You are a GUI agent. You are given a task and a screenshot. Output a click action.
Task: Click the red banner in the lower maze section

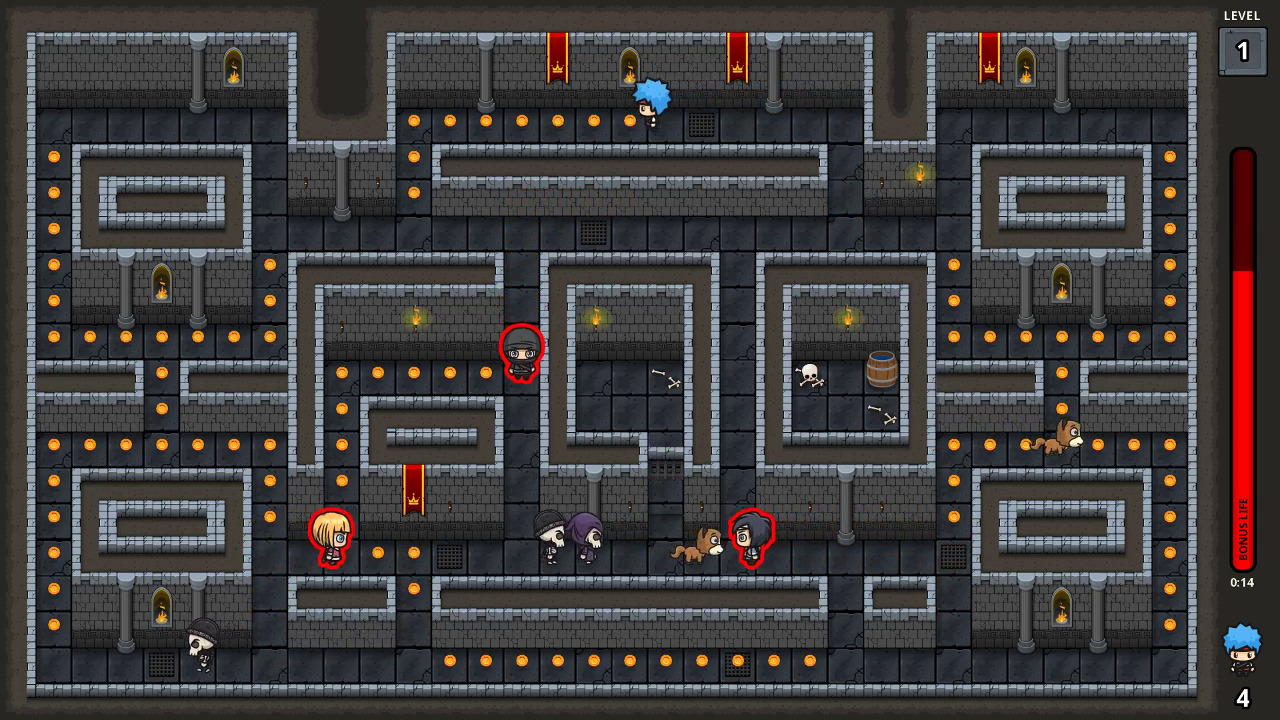tap(412, 490)
